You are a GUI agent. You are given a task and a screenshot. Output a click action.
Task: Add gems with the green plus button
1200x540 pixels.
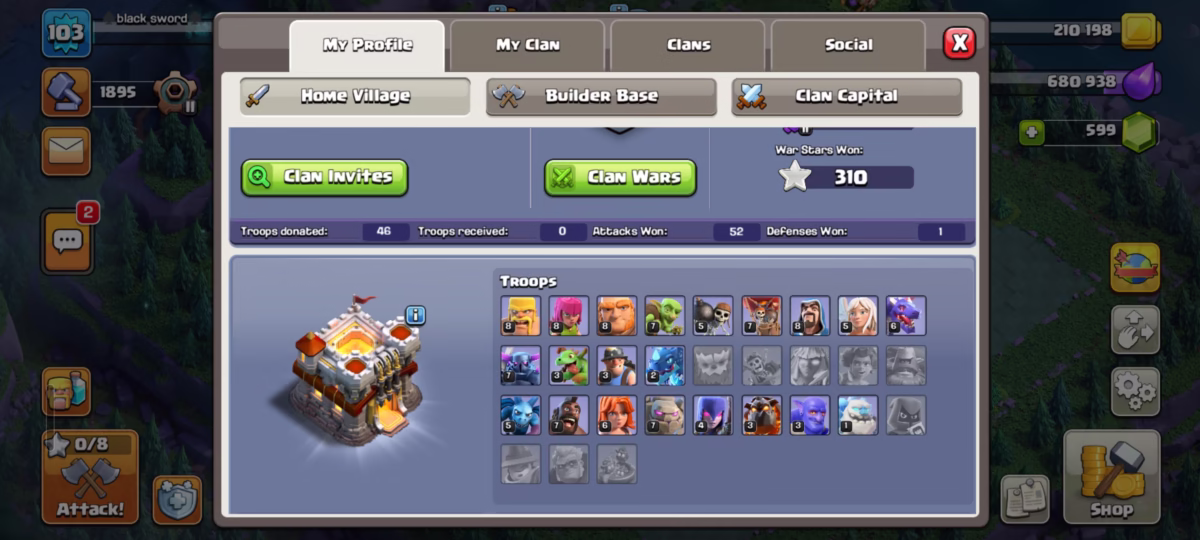click(1032, 131)
